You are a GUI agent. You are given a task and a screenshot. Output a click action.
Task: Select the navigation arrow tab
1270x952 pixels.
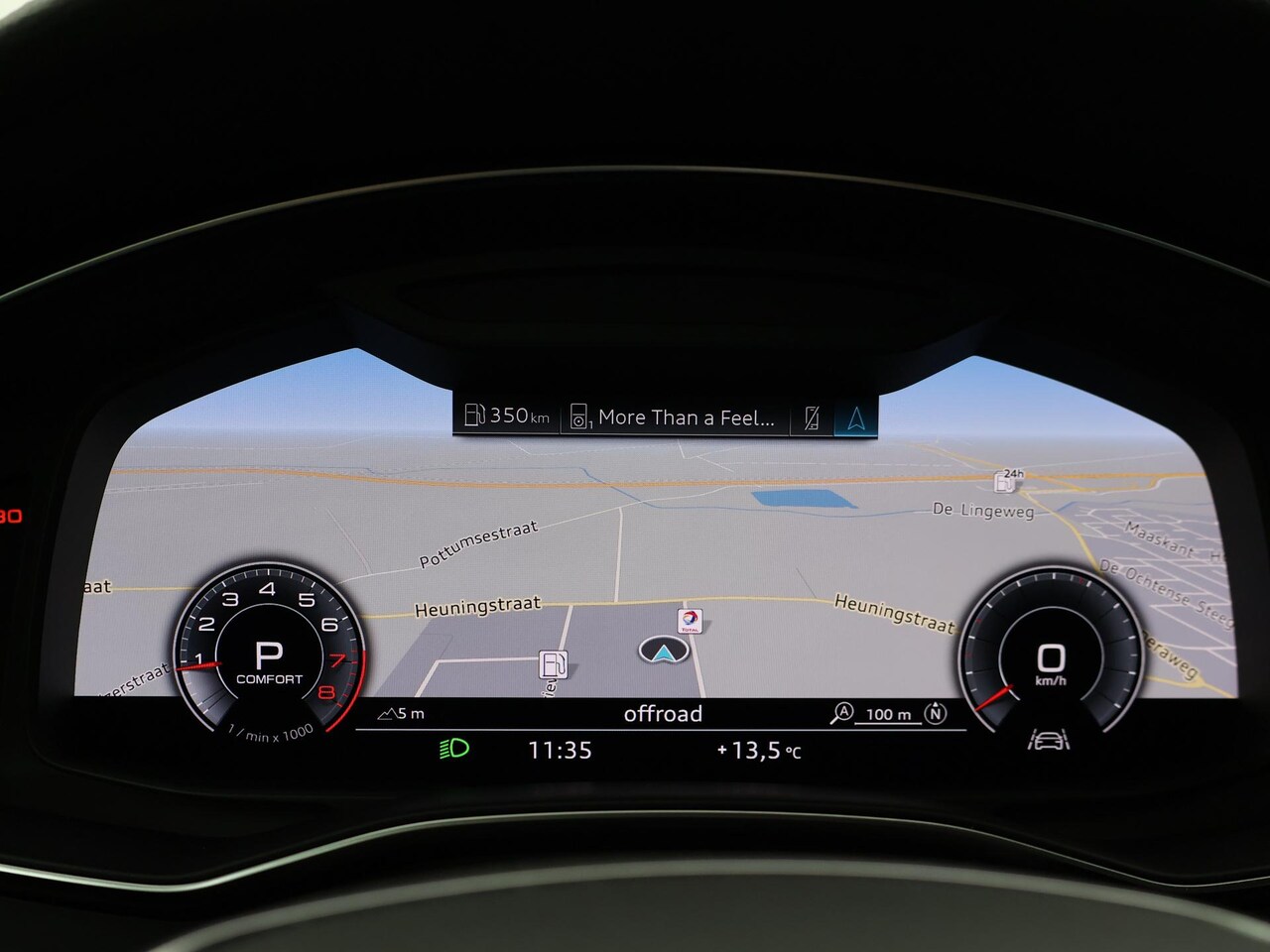click(x=856, y=417)
